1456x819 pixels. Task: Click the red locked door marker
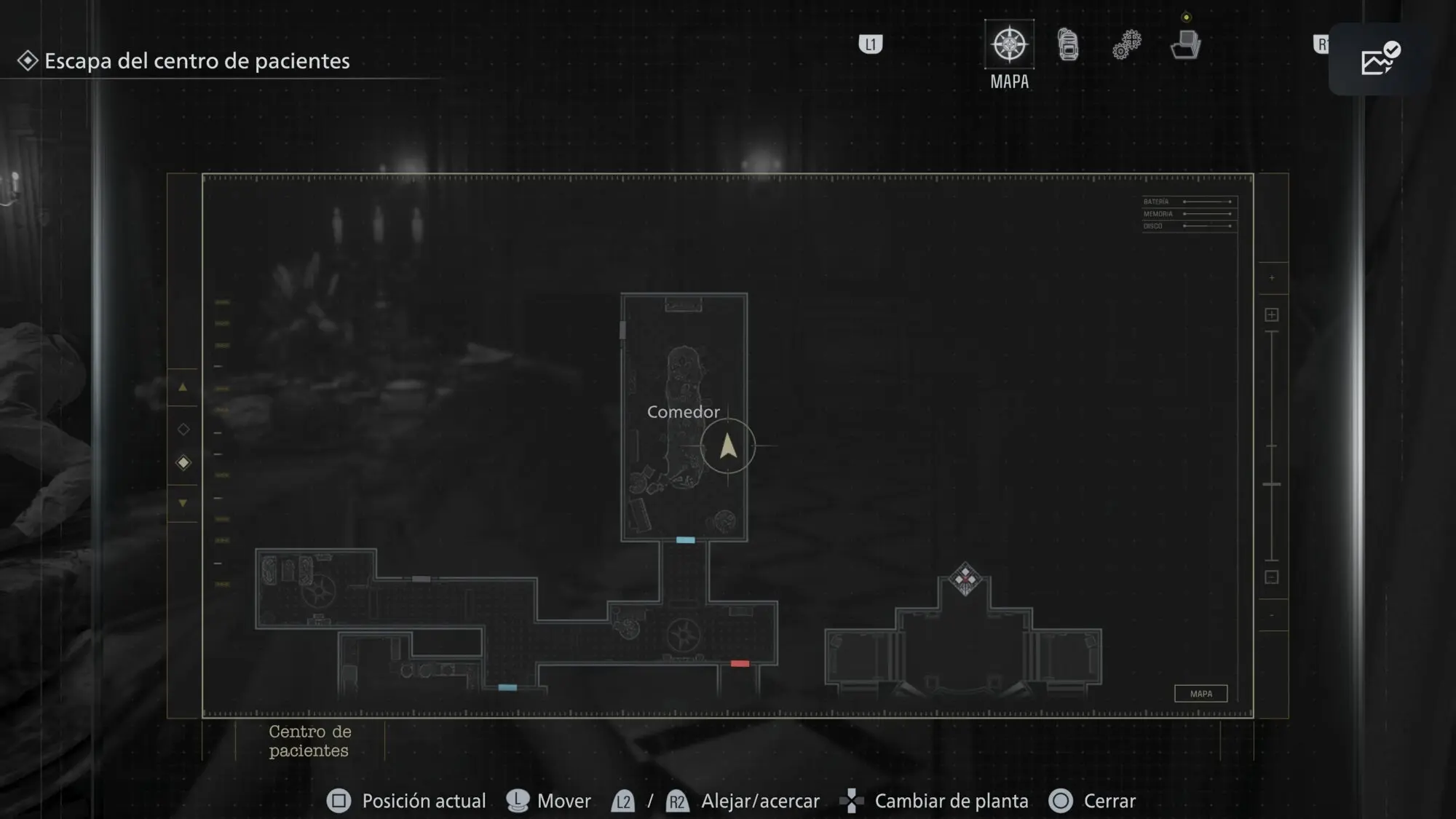point(740,664)
